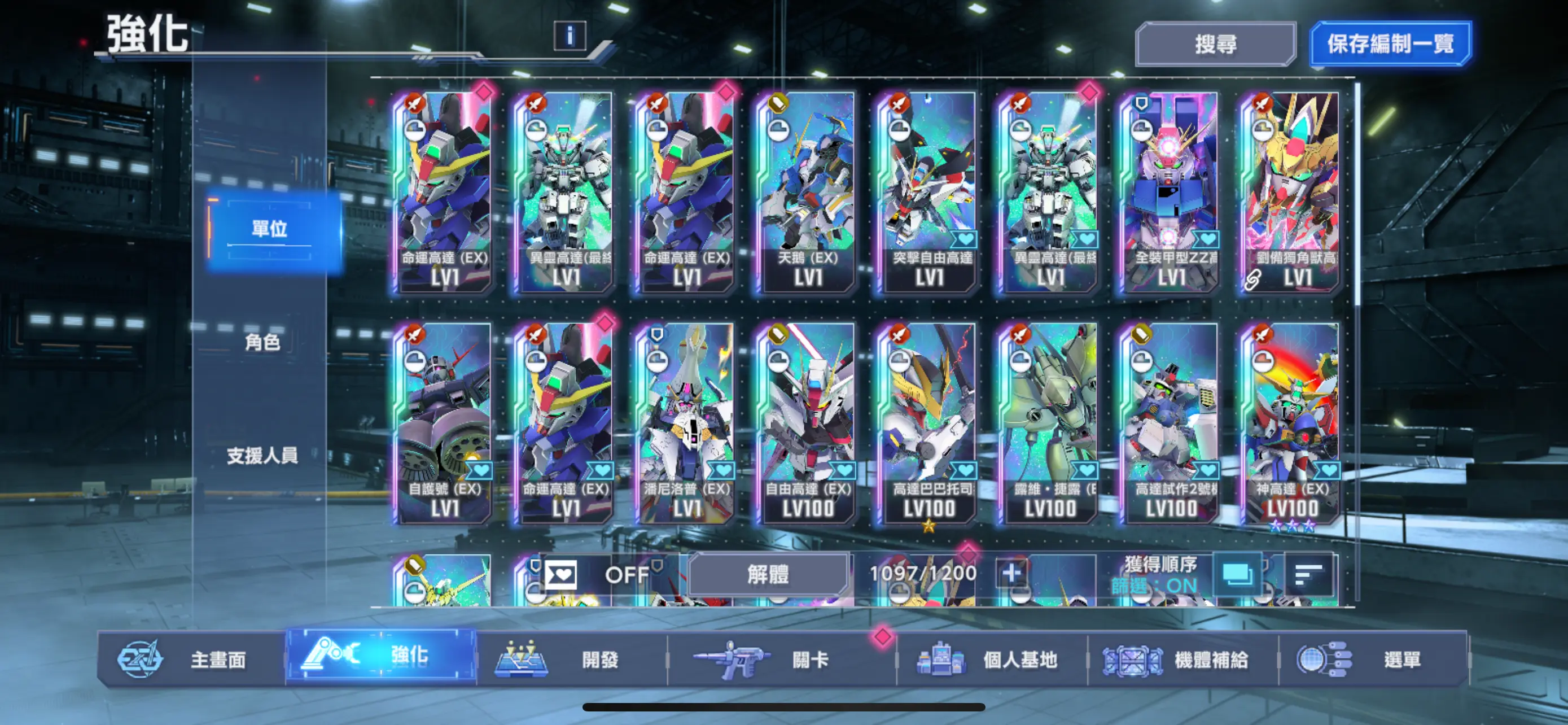The image size is (1568, 725).
Task: Click the 解體 dismantle button
Action: pyautogui.click(x=770, y=575)
